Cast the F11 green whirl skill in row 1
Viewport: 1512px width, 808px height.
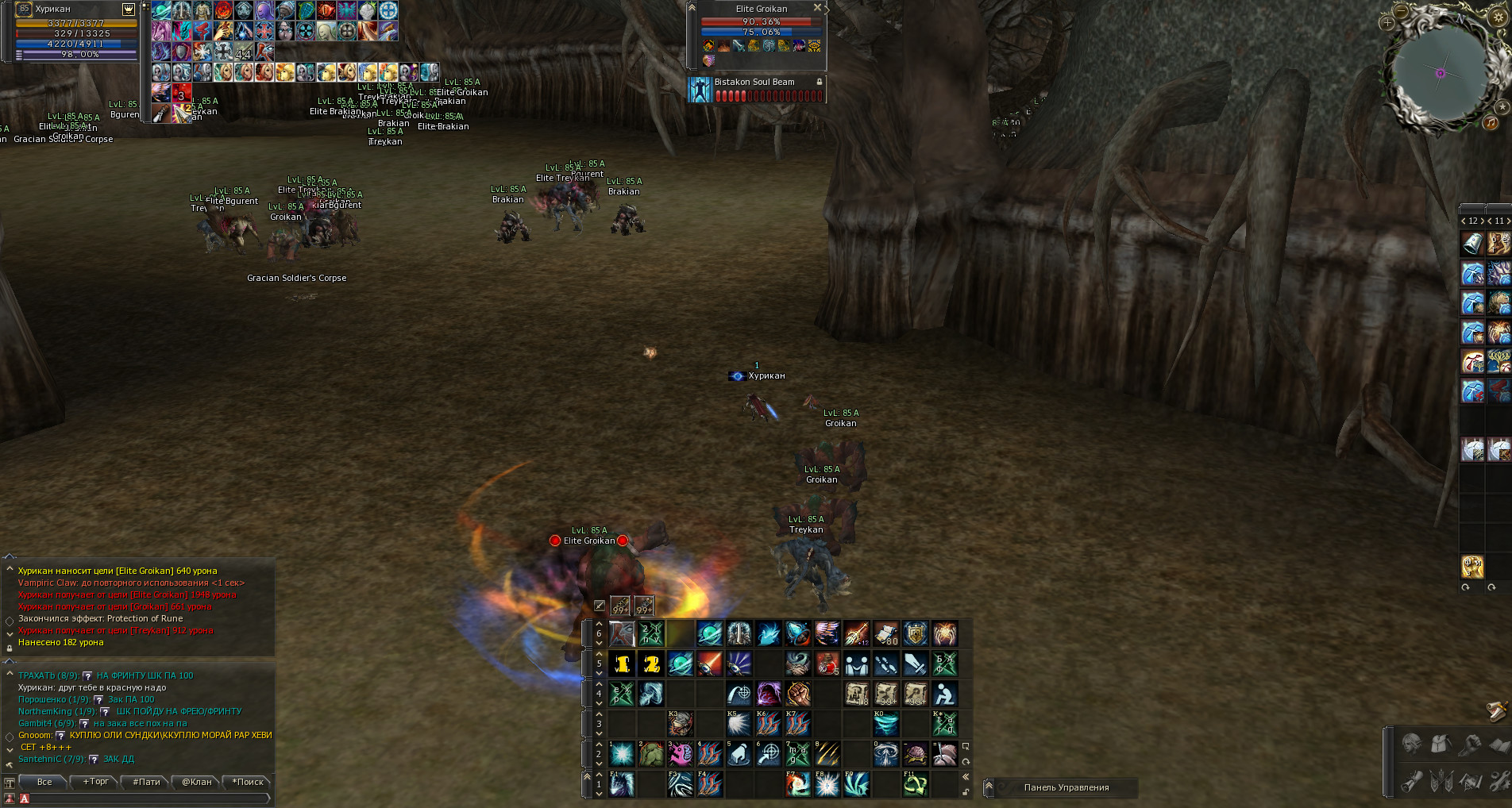point(916,785)
